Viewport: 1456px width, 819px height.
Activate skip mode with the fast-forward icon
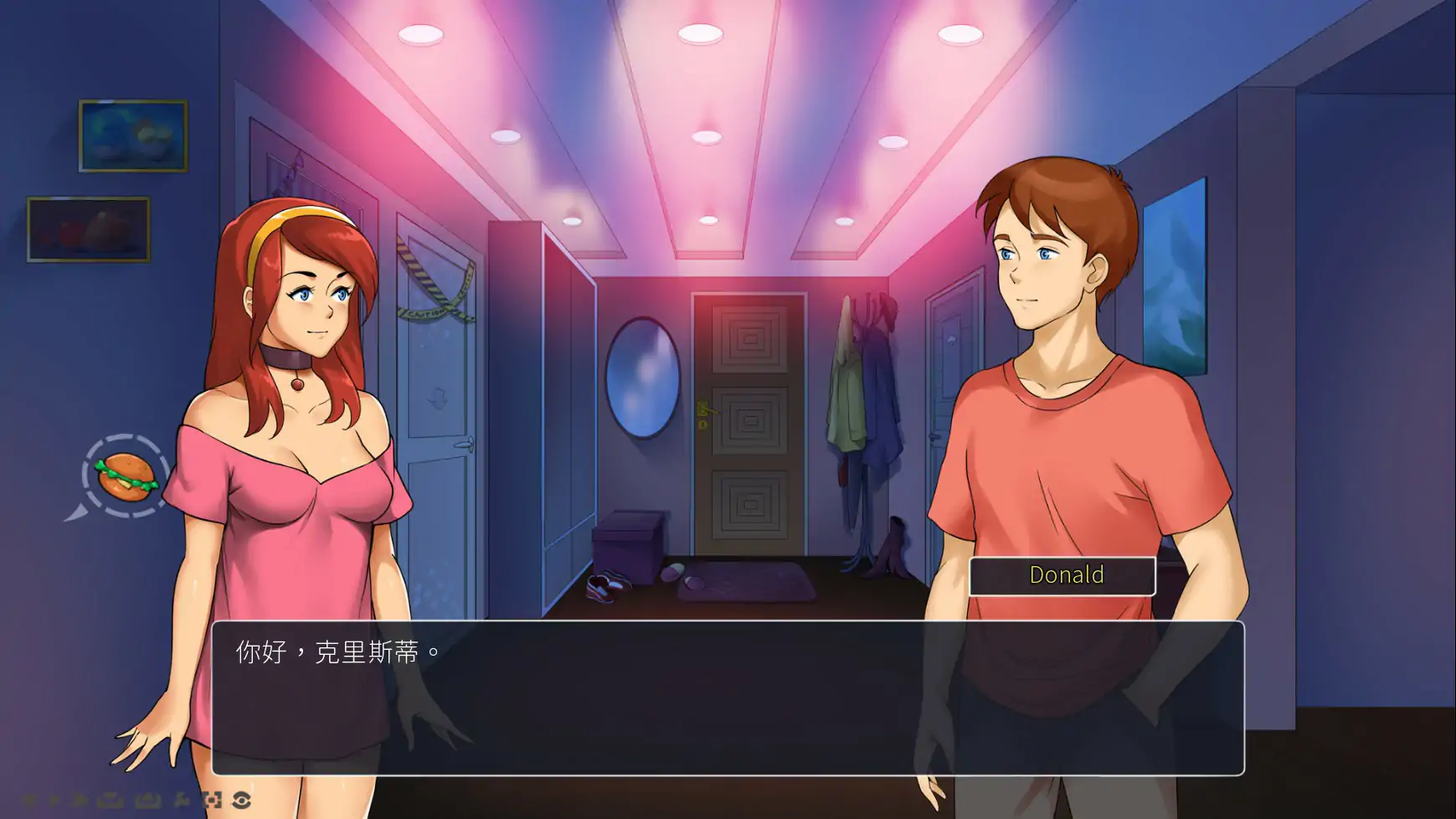click(x=80, y=800)
